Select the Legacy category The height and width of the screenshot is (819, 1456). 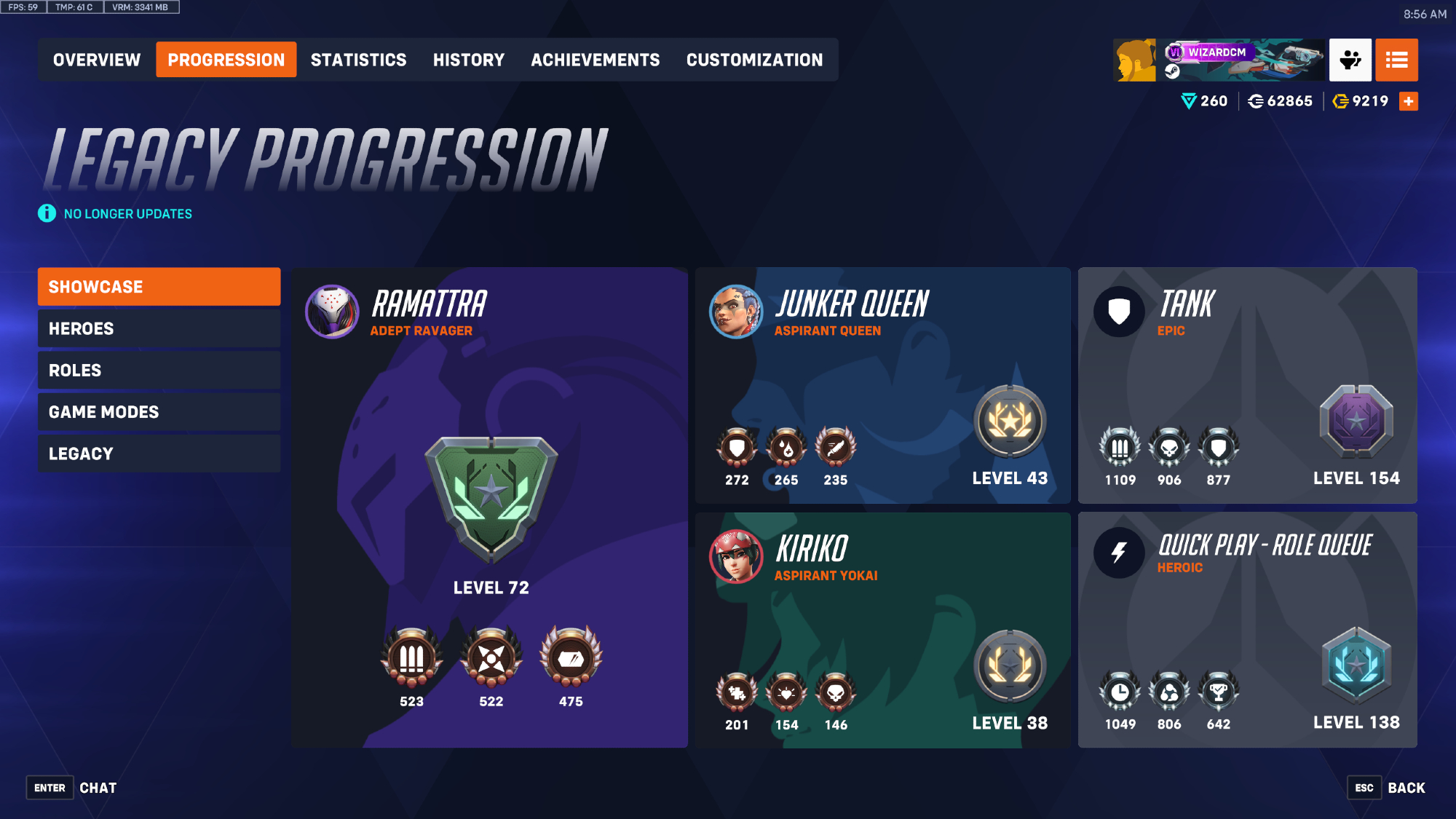click(159, 454)
